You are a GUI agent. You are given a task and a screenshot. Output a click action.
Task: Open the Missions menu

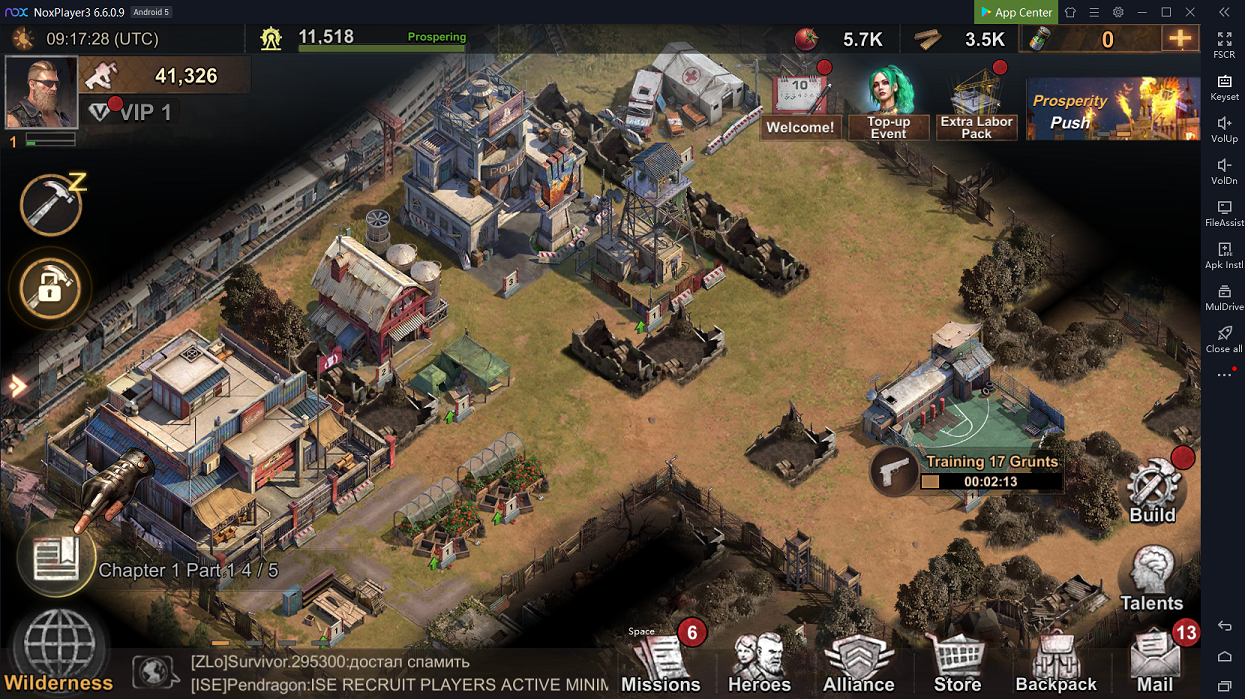pyautogui.click(x=661, y=660)
